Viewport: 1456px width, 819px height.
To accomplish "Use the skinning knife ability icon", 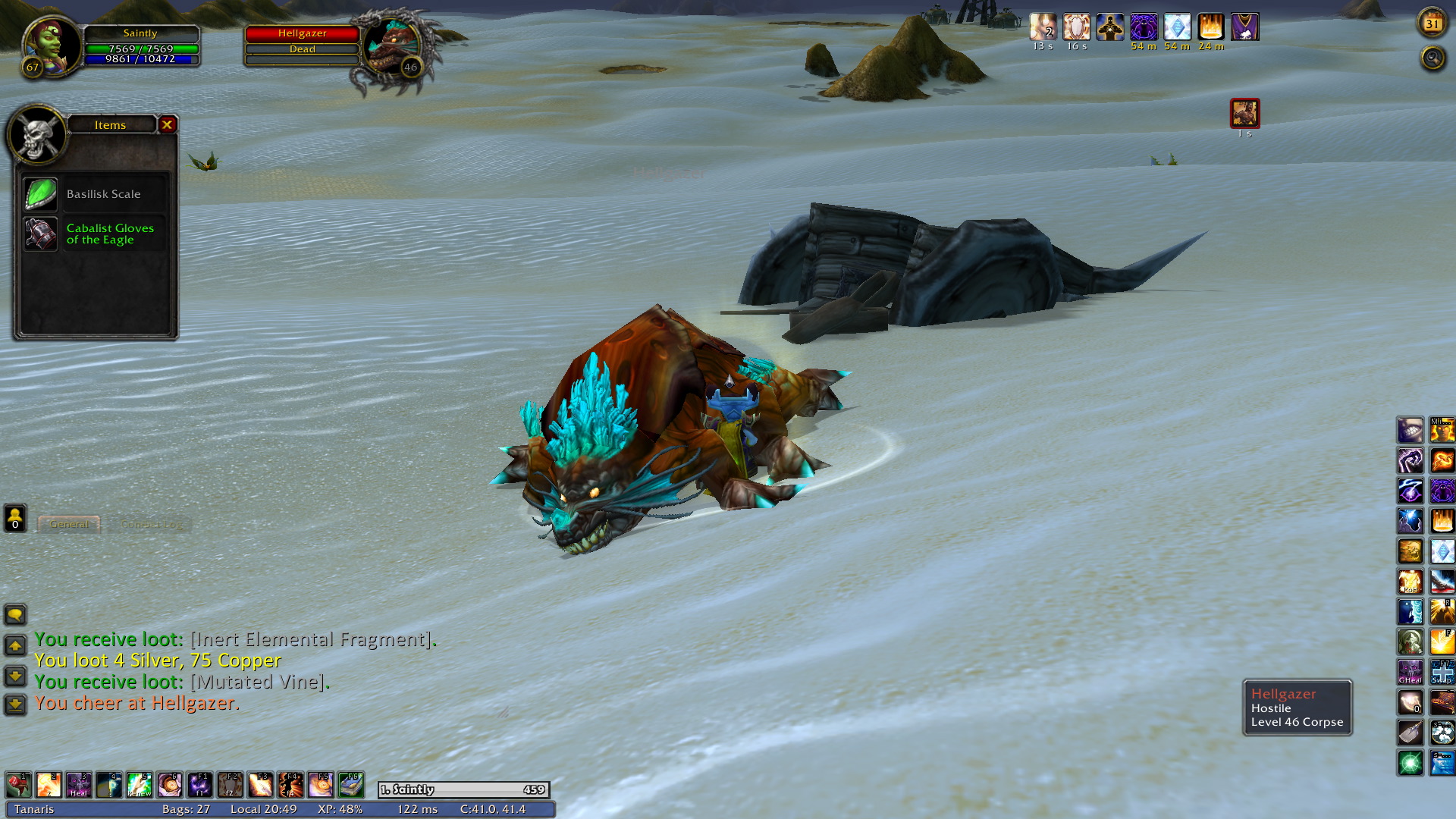I will click(x=1410, y=733).
